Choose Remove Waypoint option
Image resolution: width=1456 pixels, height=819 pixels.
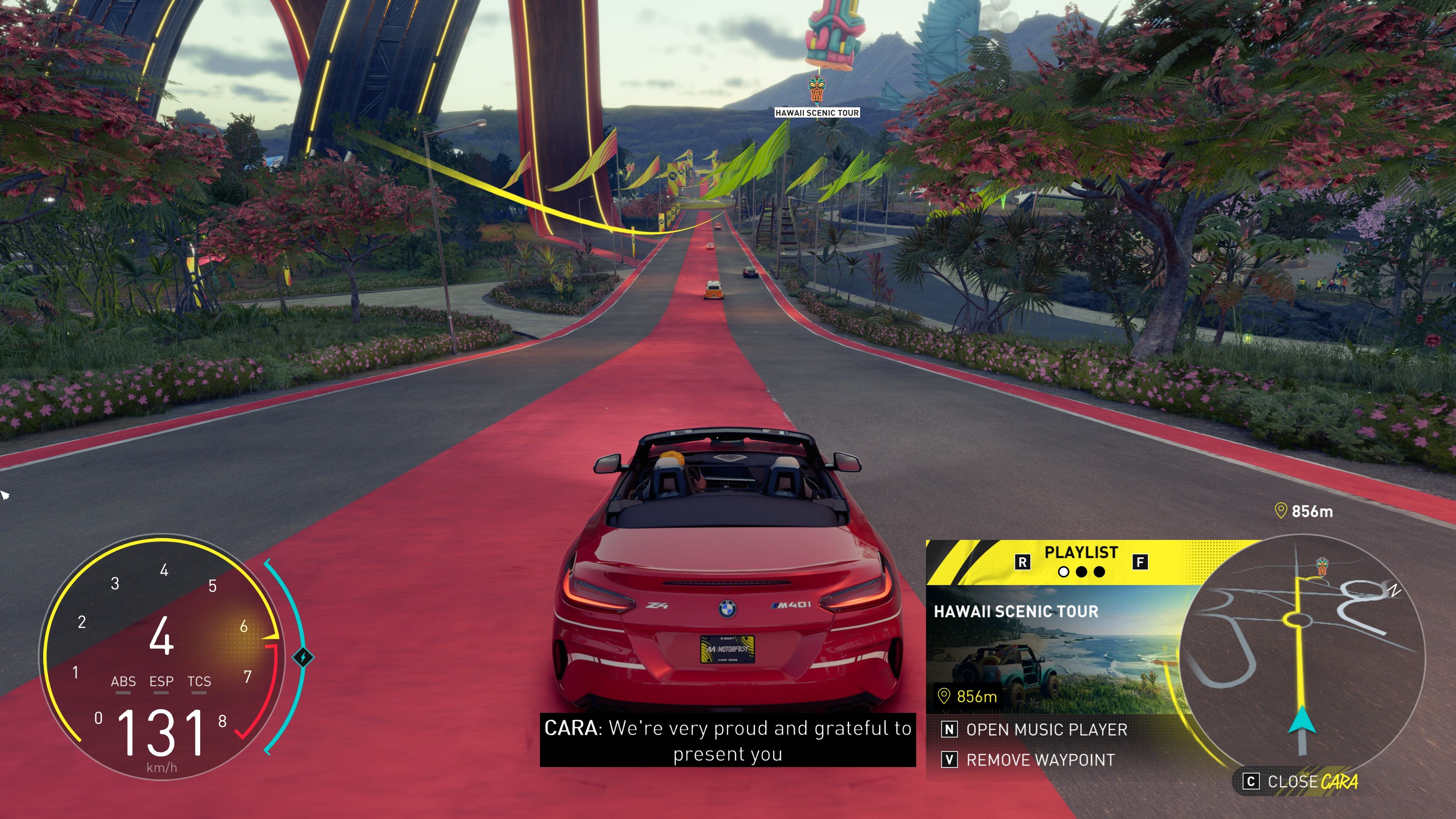pyautogui.click(x=1040, y=760)
